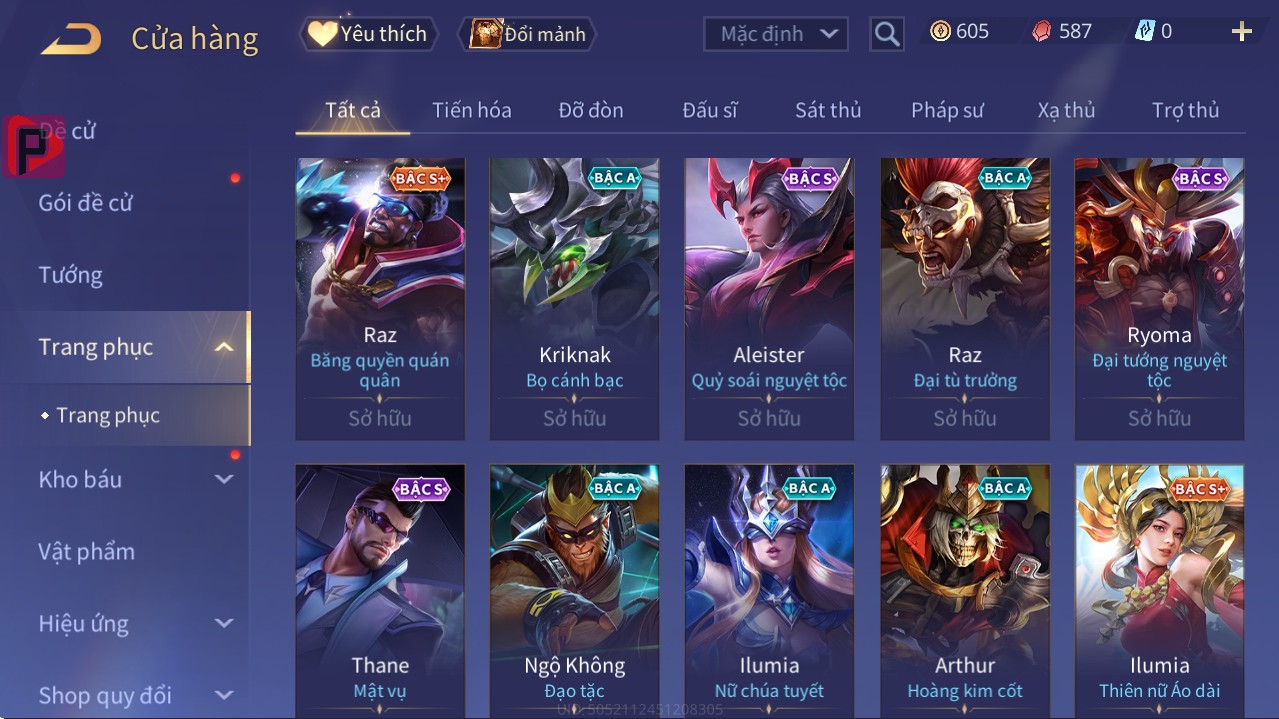Filter by Sát thủ tab
Screen dimensions: 1279x719
point(828,110)
